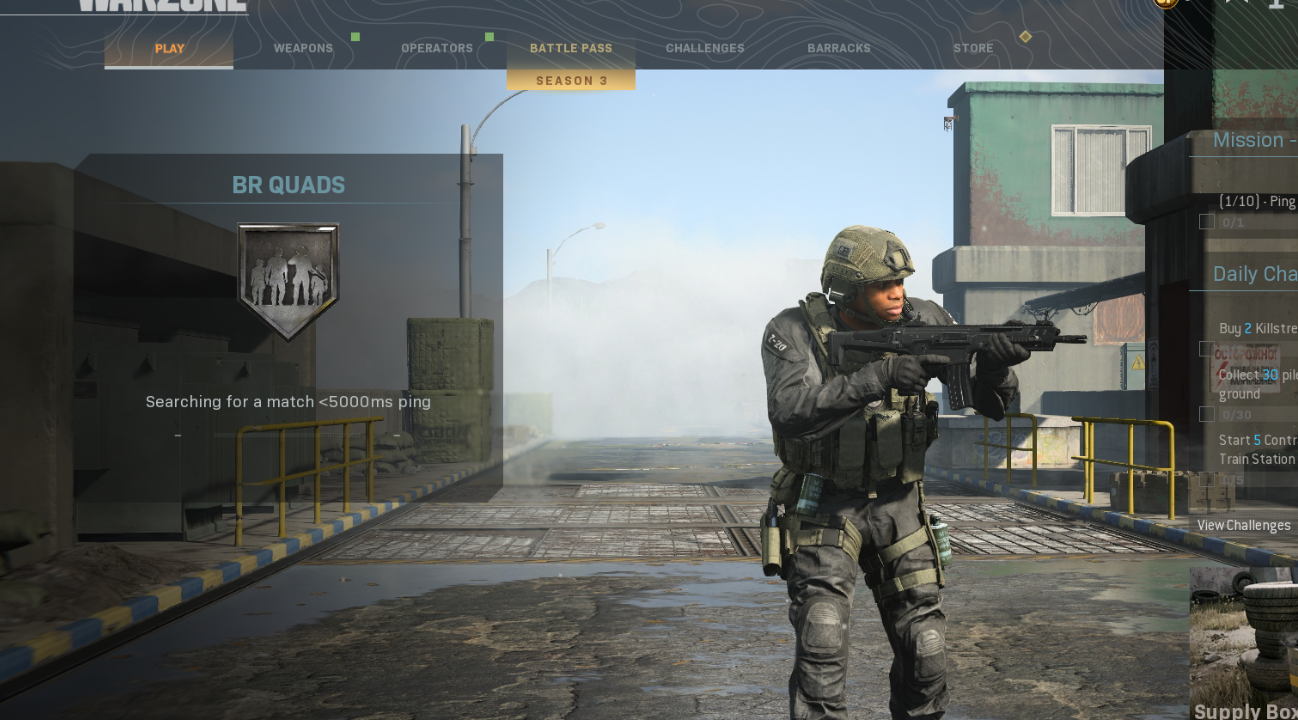Select the Mission panel header

coord(1254,140)
